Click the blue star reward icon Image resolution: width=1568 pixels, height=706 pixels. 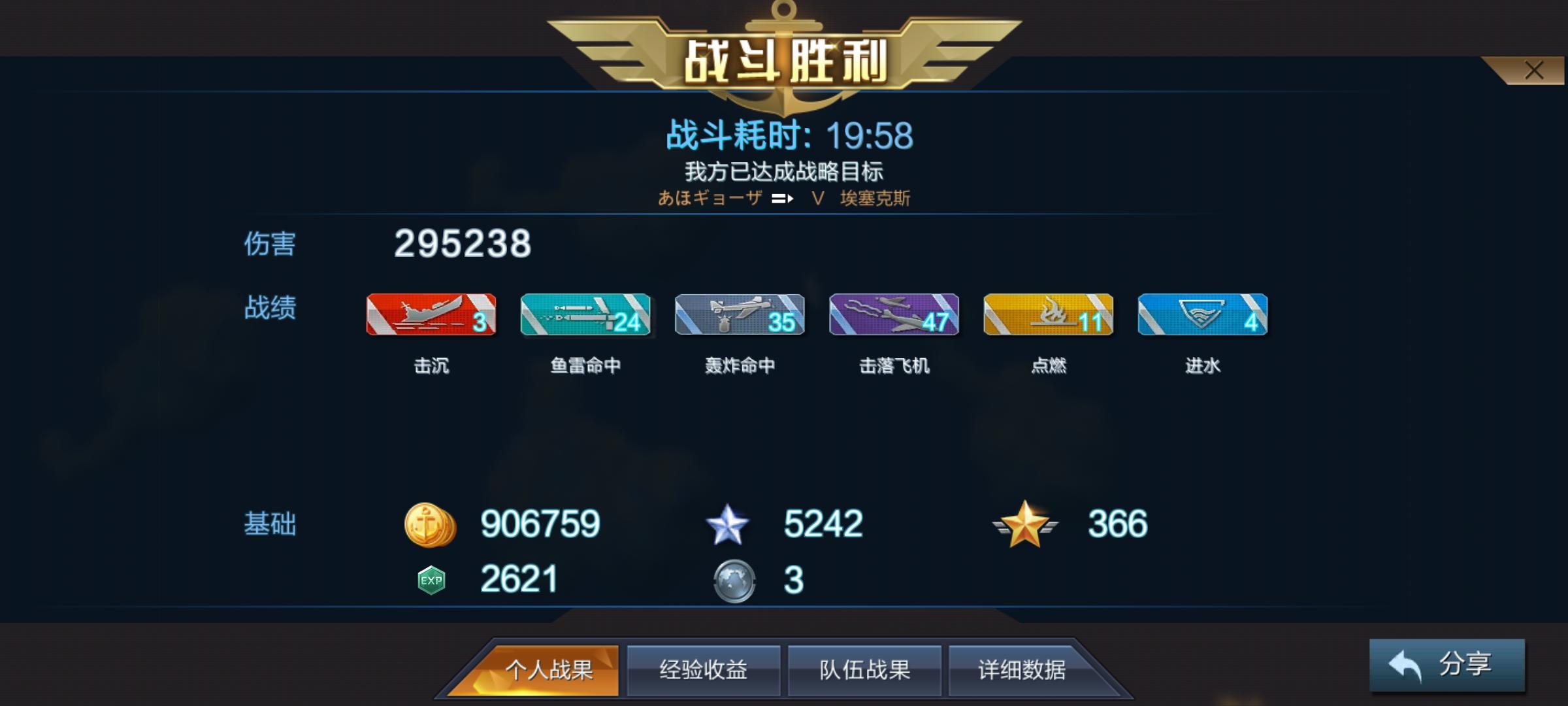pos(728,523)
